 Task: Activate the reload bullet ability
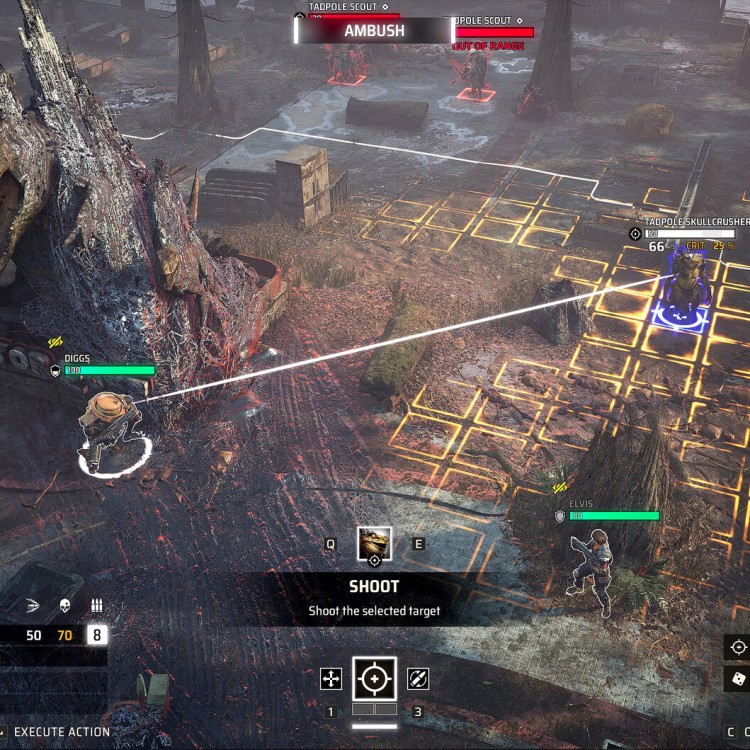pos(418,679)
